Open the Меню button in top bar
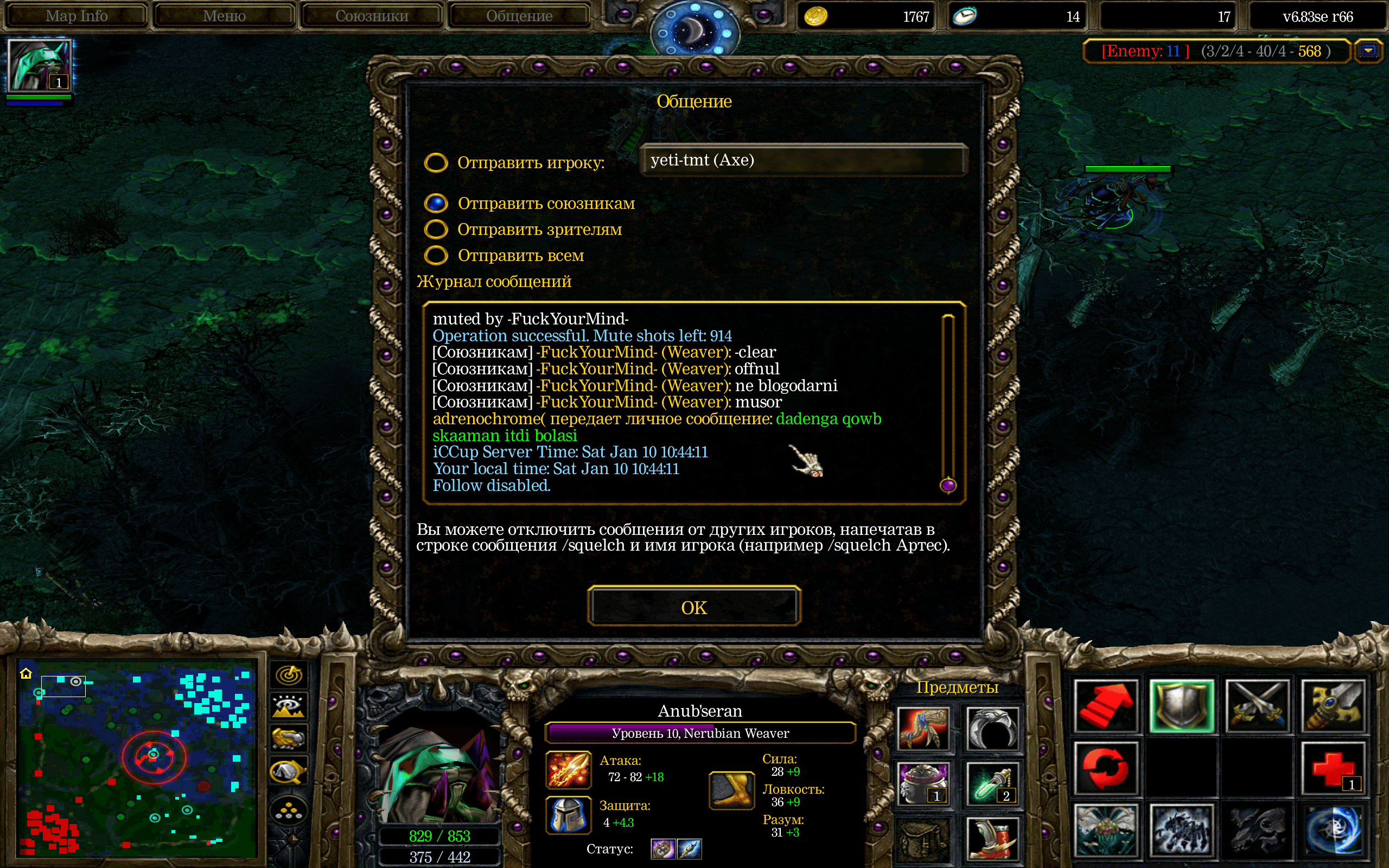 [x=224, y=16]
